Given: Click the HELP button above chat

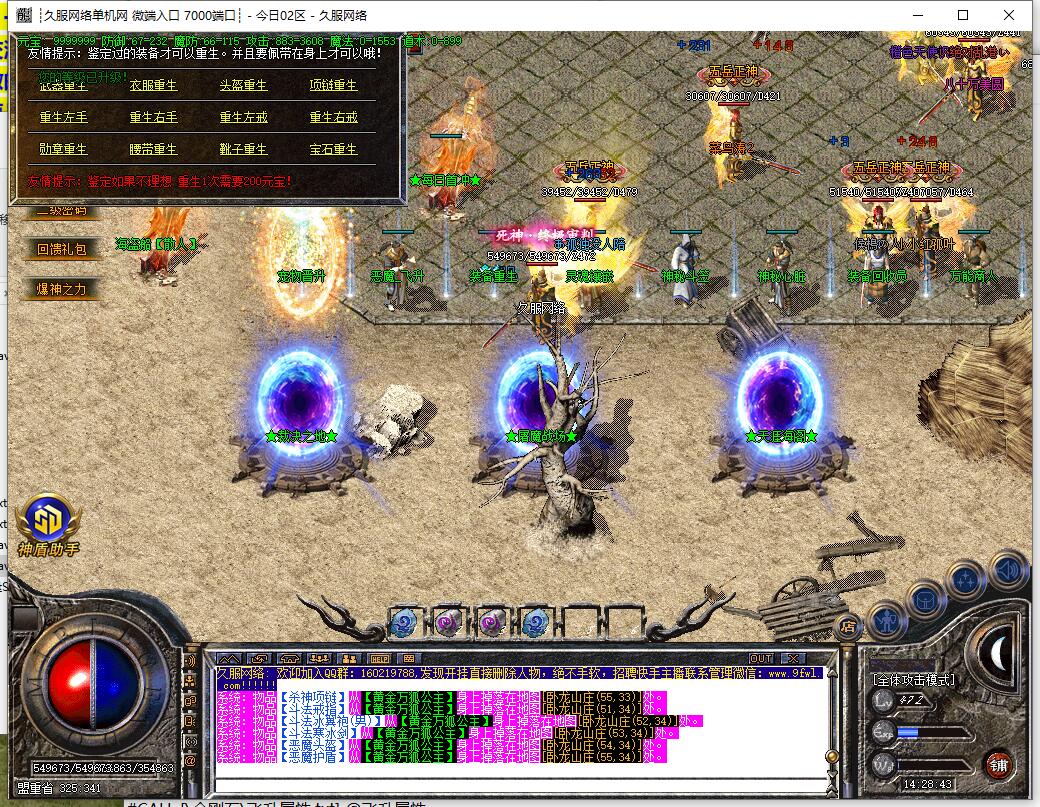Looking at the screenshot, I should [x=379, y=658].
